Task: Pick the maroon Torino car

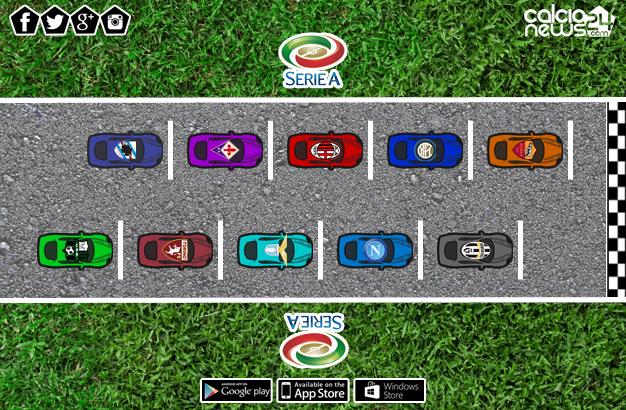Action: [x=175, y=250]
